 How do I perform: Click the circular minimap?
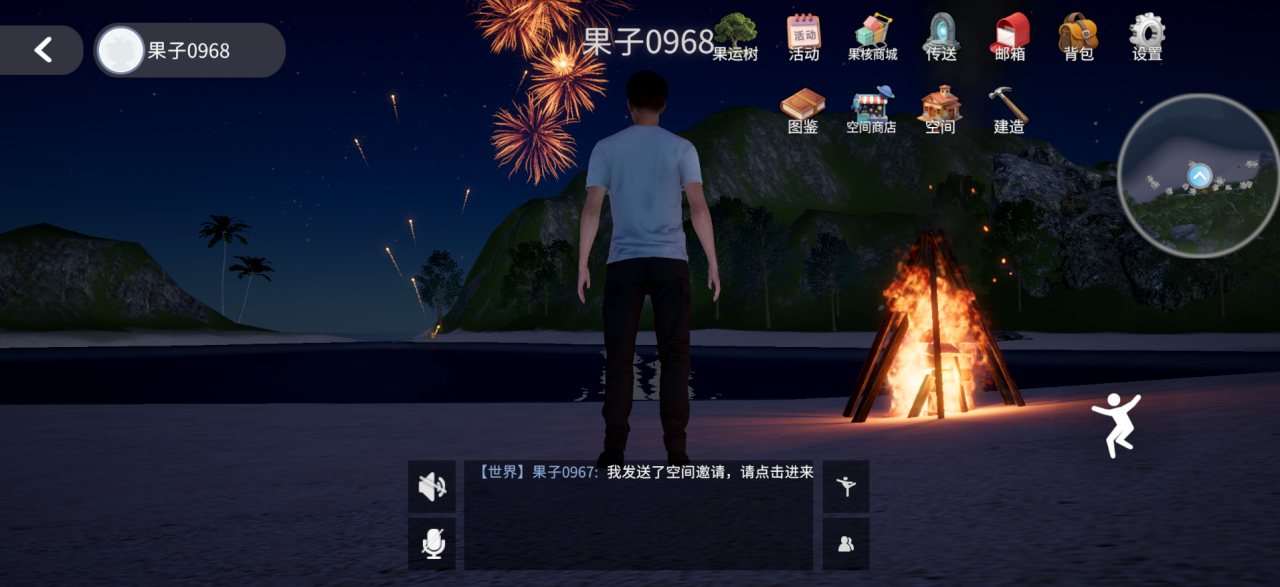click(x=1198, y=177)
